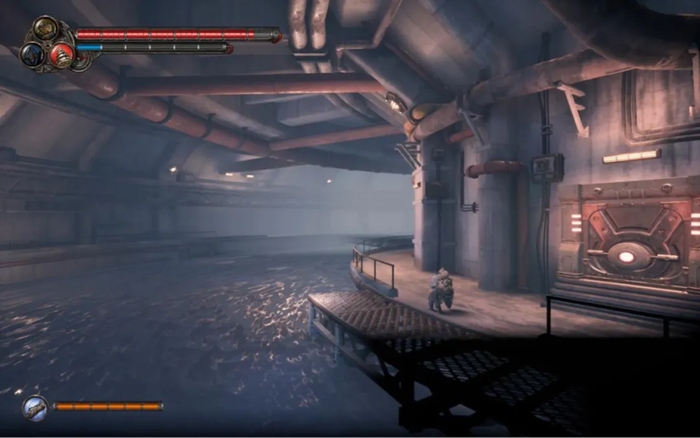The width and height of the screenshot is (700, 438).
Task: Select the blue character portrait icon
Action: click(32, 53)
